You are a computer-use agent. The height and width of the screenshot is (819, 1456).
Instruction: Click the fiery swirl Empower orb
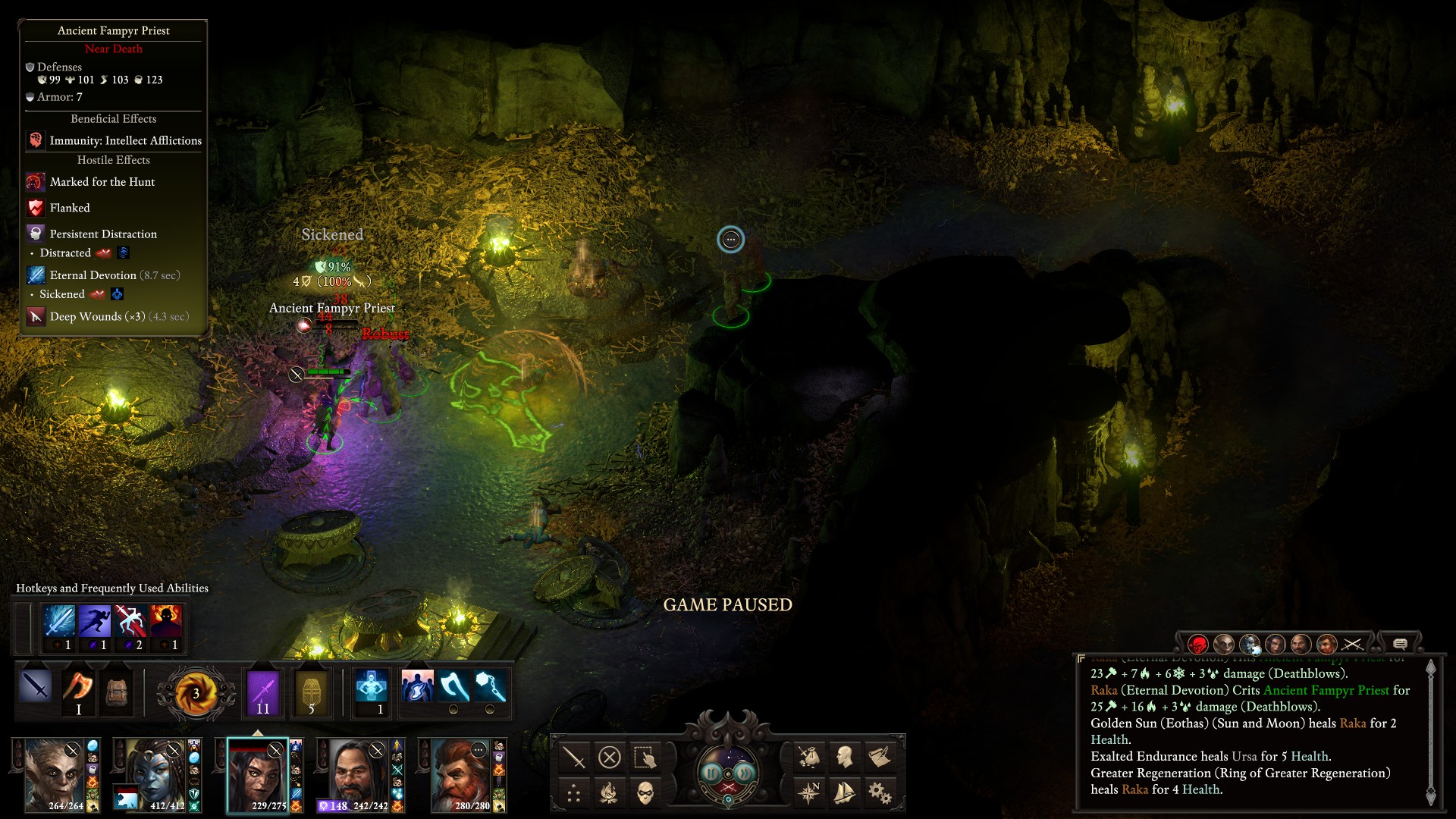tap(195, 693)
